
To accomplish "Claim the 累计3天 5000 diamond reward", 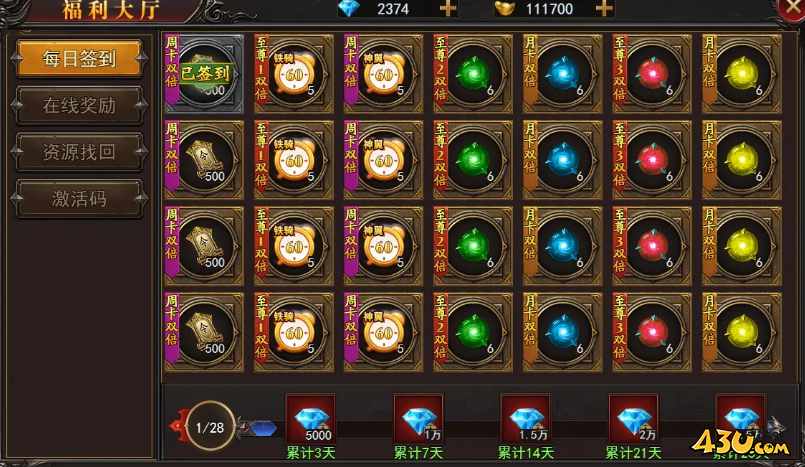I will tap(311, 419).
